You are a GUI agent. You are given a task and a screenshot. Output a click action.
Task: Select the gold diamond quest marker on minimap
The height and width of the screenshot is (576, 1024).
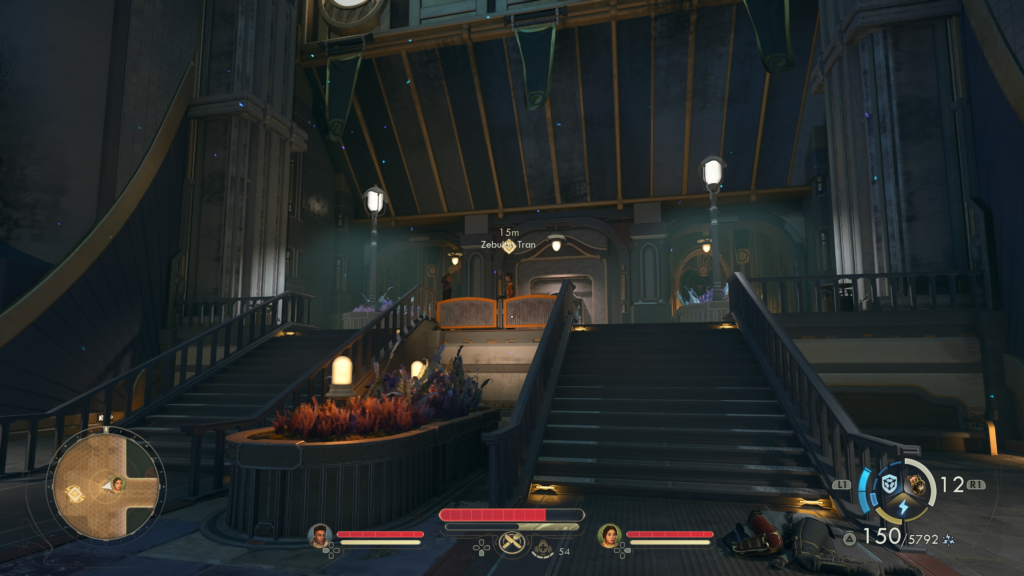pyautogui.click(x=75, y=493)
